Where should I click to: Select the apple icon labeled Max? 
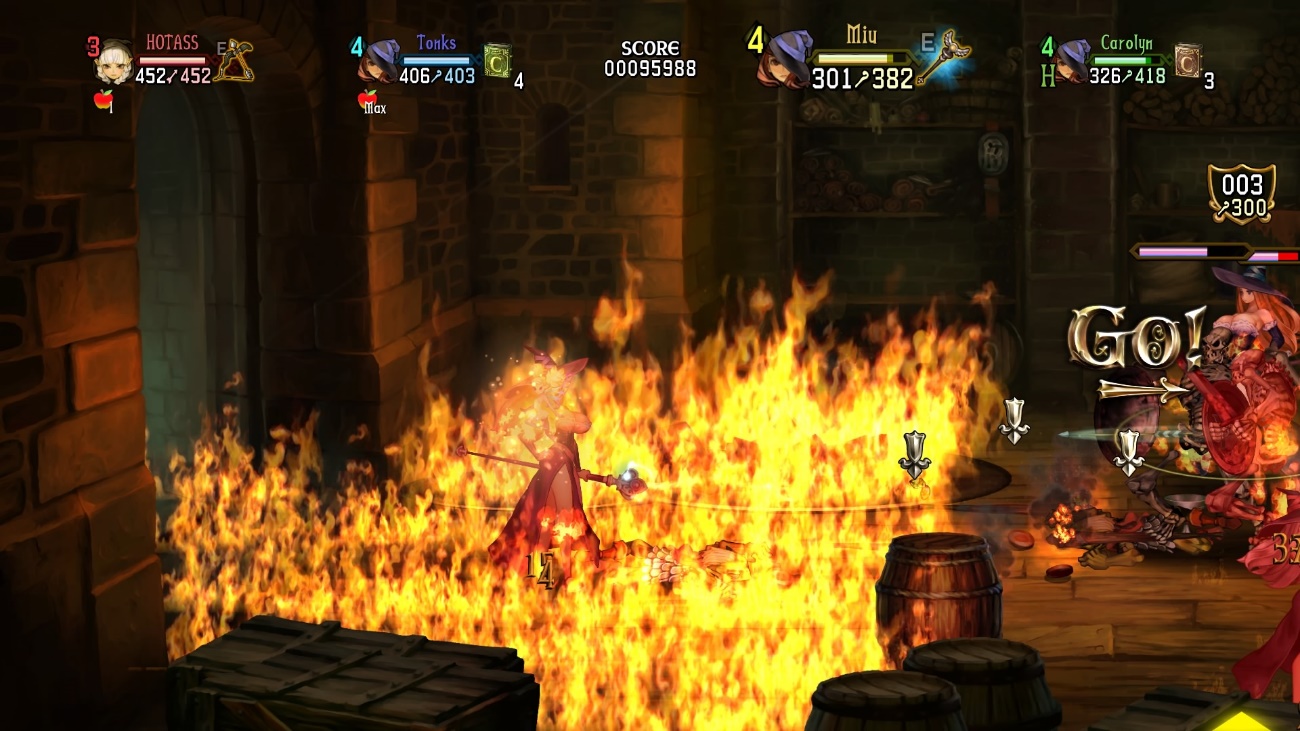point(368,99)
